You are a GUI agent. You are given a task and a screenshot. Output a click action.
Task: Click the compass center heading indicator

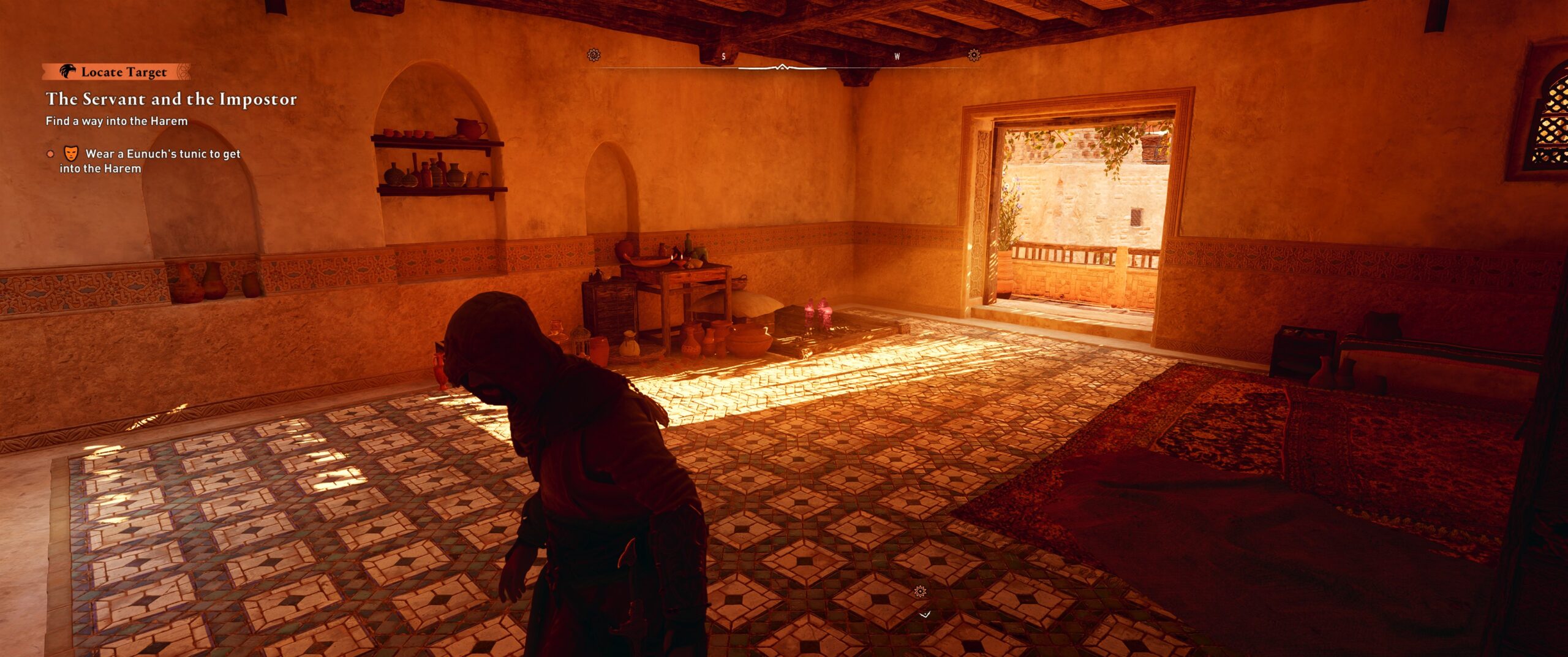[782, 67]
